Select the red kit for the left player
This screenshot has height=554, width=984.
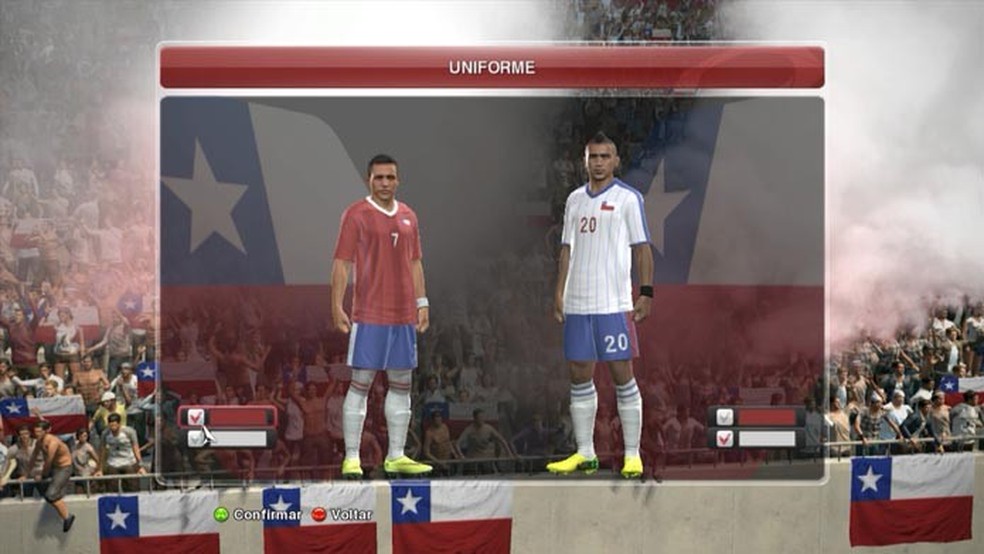click(228, 417)
